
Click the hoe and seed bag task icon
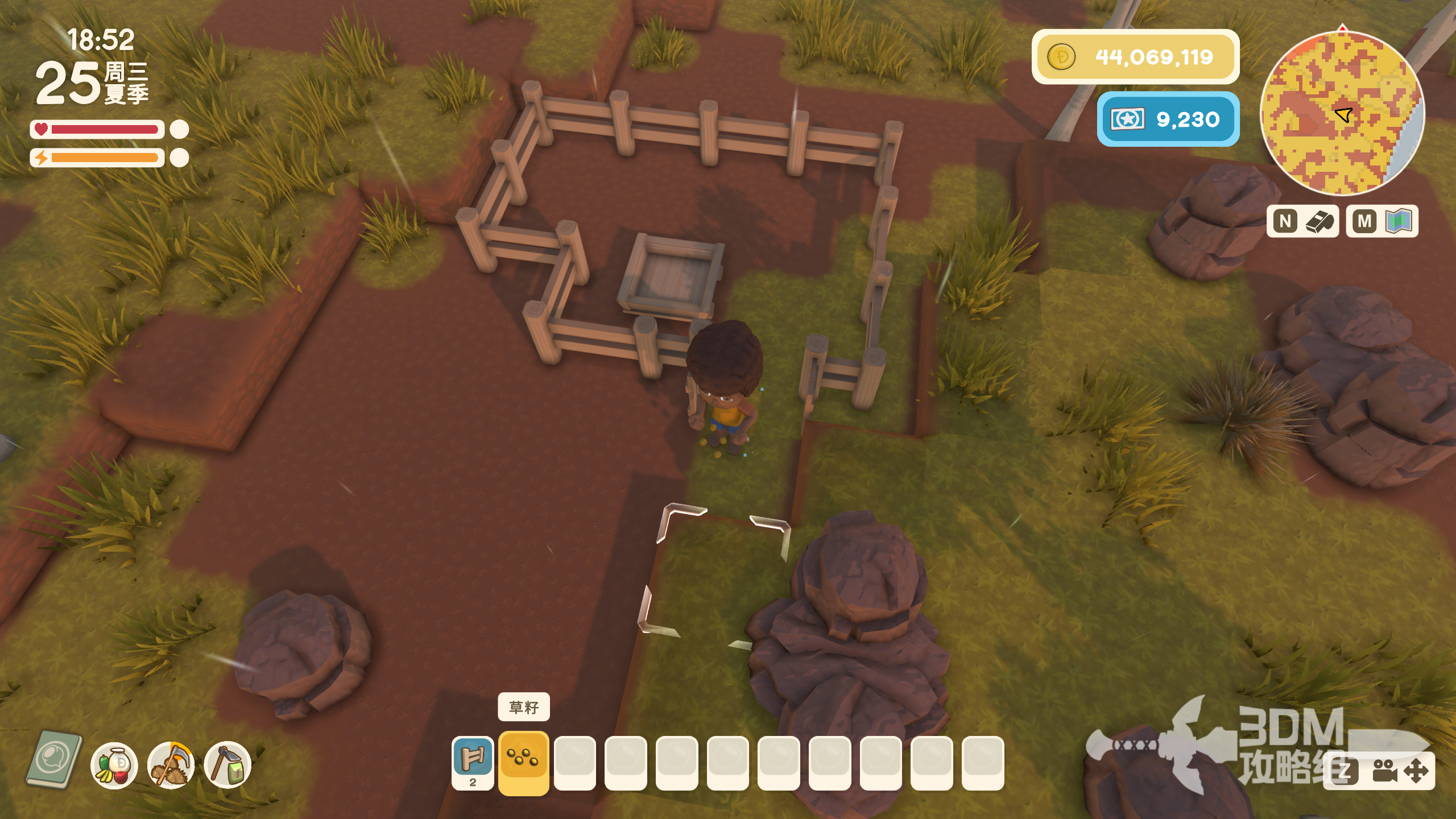227,766
